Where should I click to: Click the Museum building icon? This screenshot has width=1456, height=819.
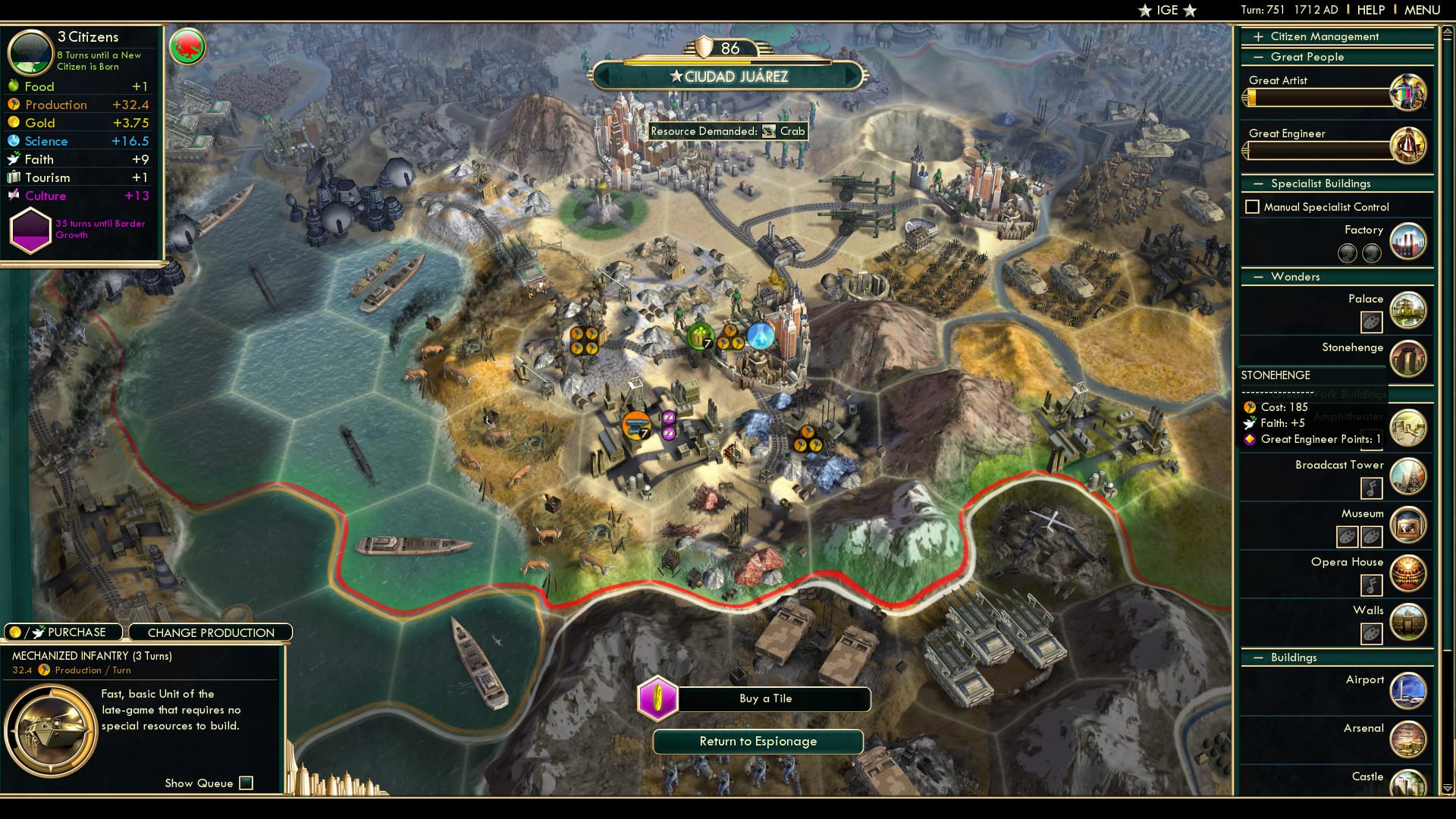(1408, 525)
